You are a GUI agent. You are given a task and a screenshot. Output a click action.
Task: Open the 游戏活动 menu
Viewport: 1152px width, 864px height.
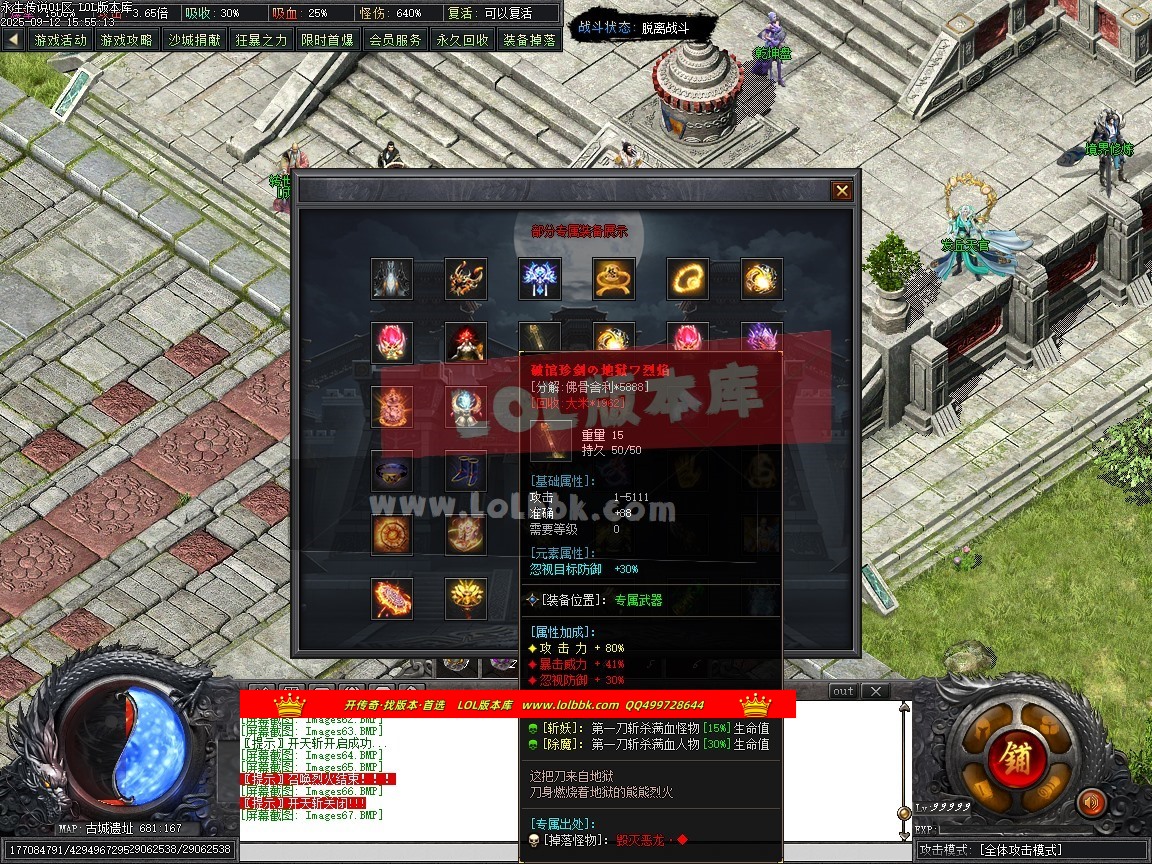coord(60,40)
